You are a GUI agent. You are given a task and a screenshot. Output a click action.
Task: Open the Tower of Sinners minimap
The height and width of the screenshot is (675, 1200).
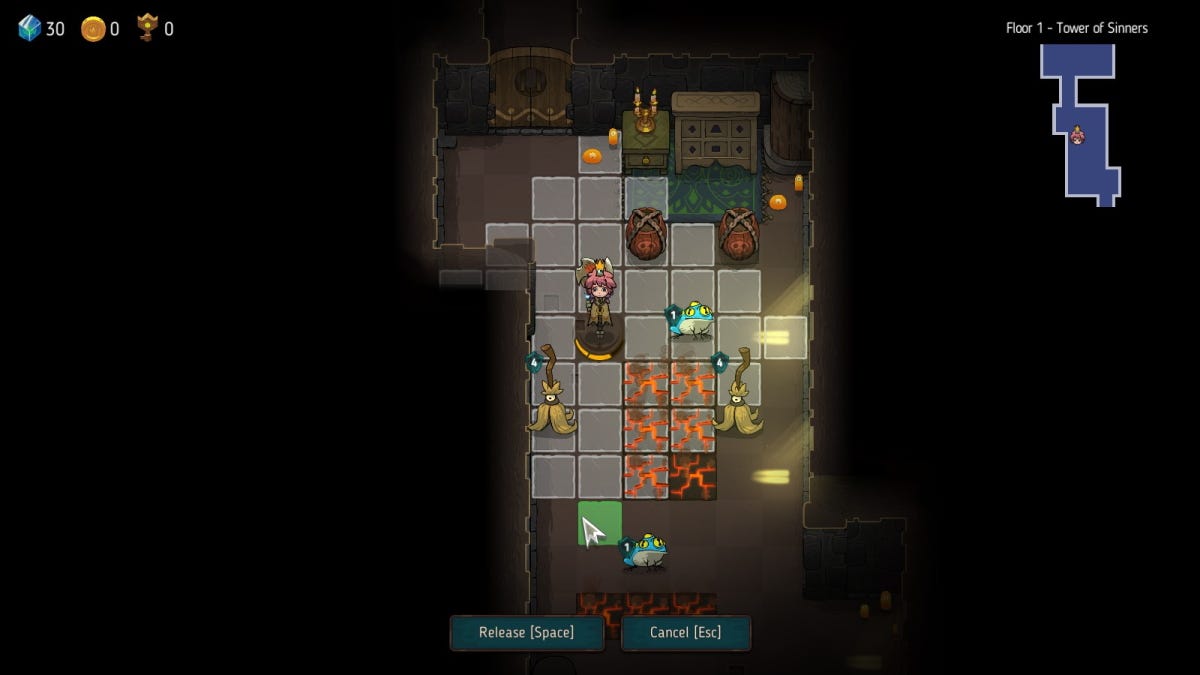click(x=1081, y=123)
